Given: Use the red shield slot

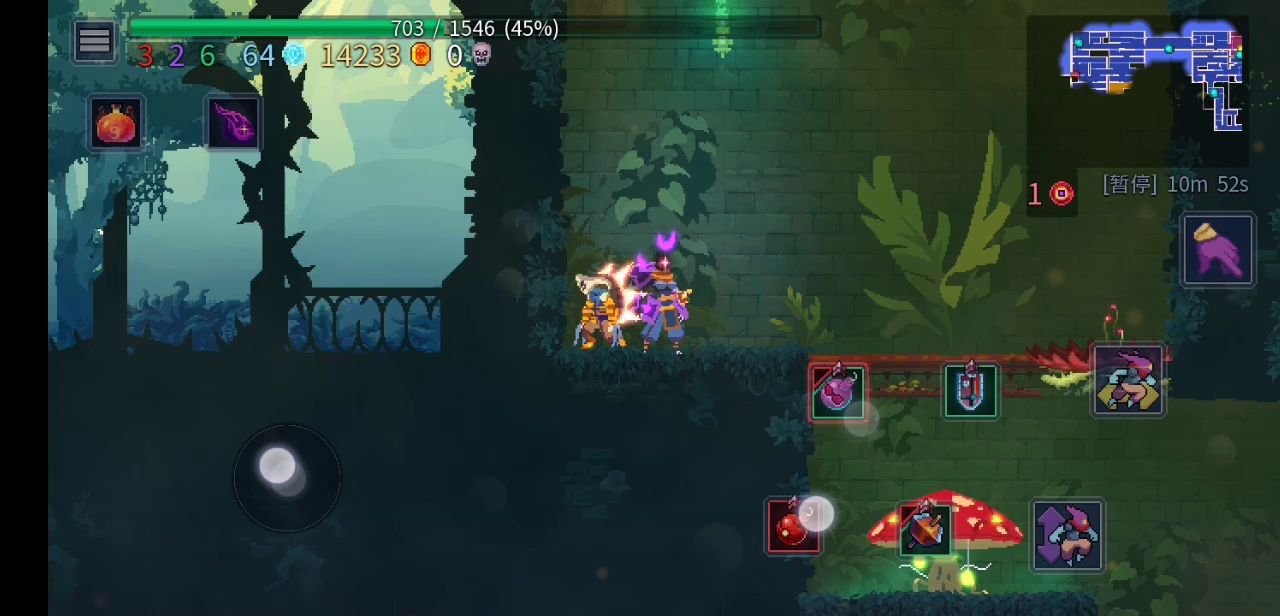Looking at the screenshot, I should pyautogui.click(x=970, y=390).
